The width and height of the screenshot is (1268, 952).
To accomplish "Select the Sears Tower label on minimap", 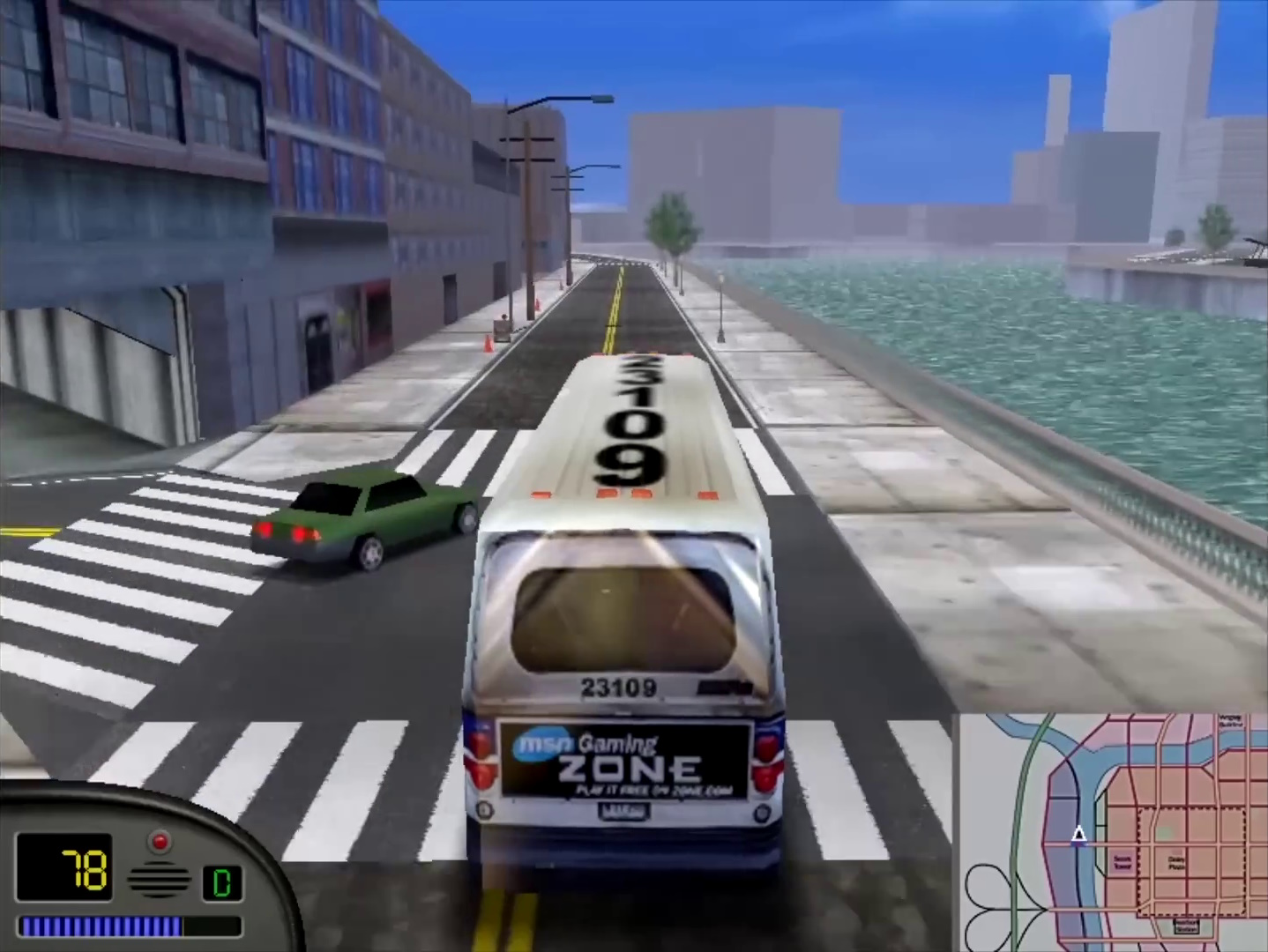I will point(1121,863).
